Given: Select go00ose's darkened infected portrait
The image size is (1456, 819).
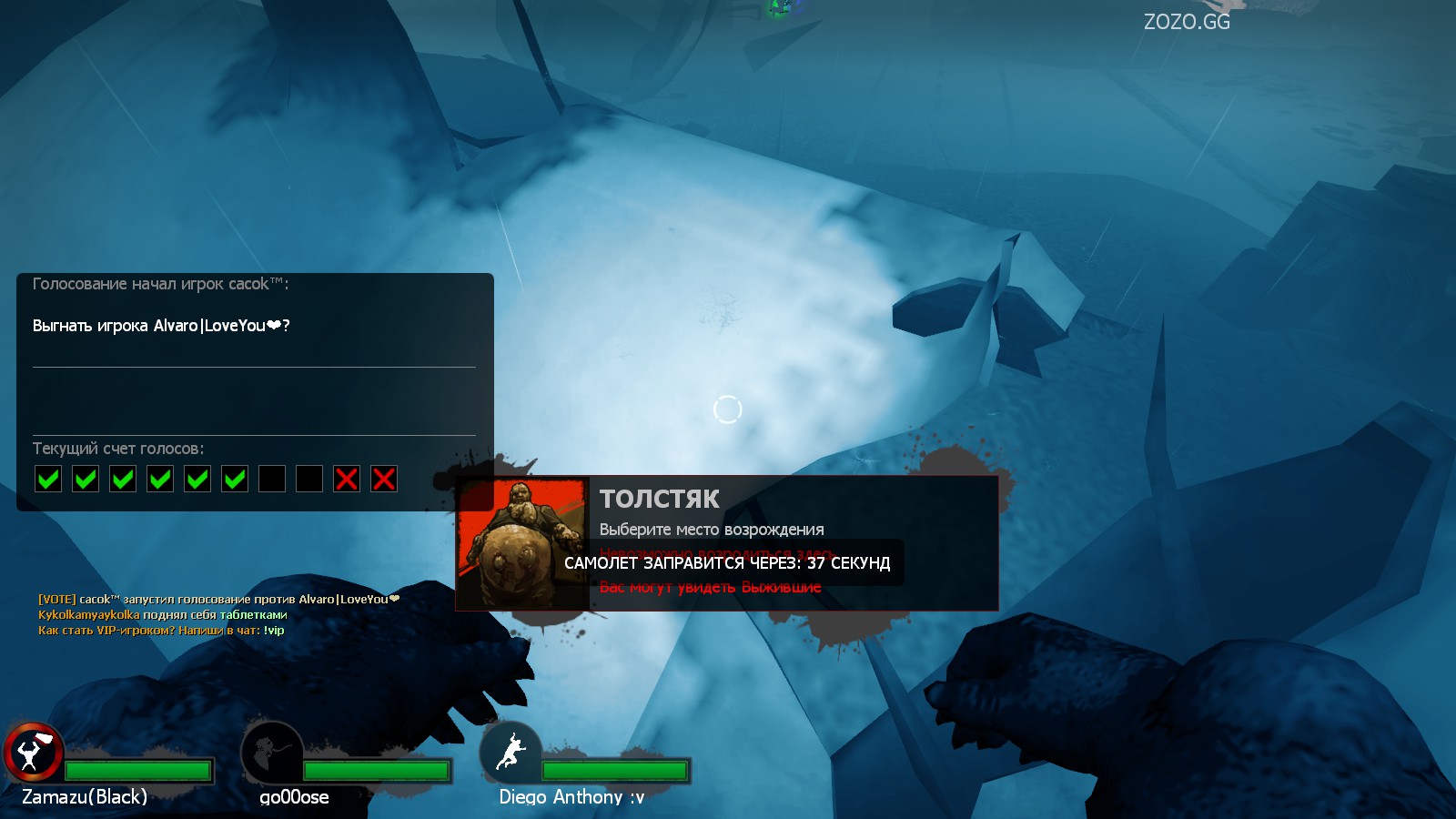Looking at the screenshot, I should [271, 753].
